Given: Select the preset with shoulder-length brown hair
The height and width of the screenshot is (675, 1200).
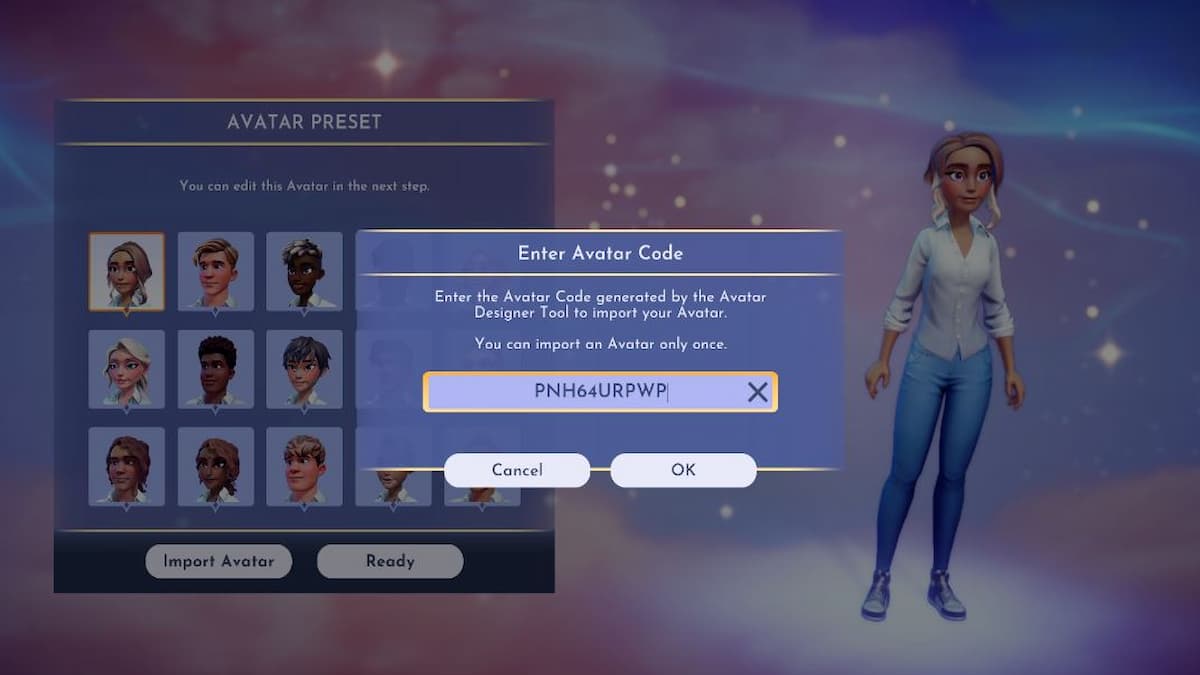Looking at the screenshot, I should pos(127,466).
